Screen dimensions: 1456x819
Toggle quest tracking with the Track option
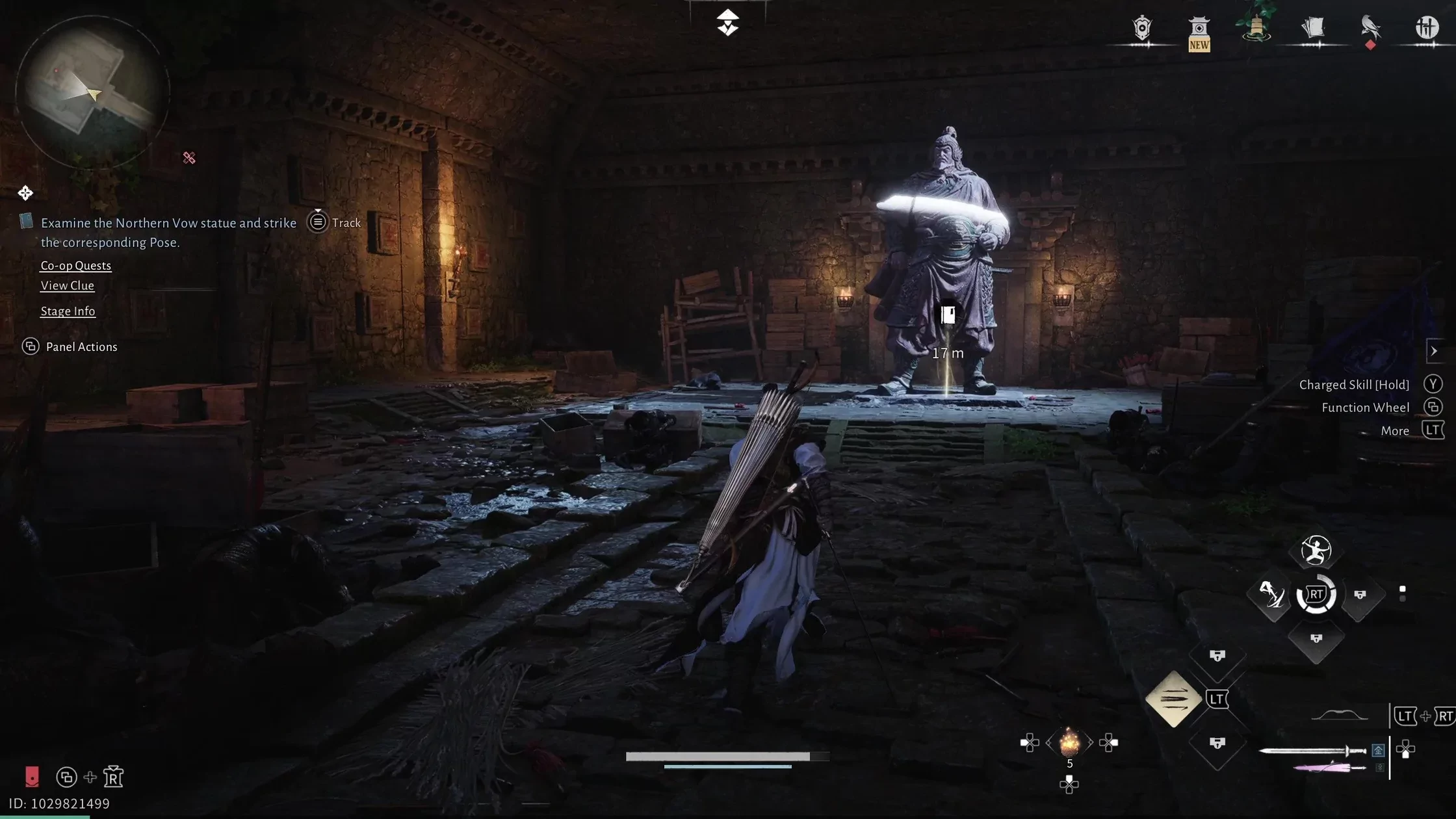point(344,222)
